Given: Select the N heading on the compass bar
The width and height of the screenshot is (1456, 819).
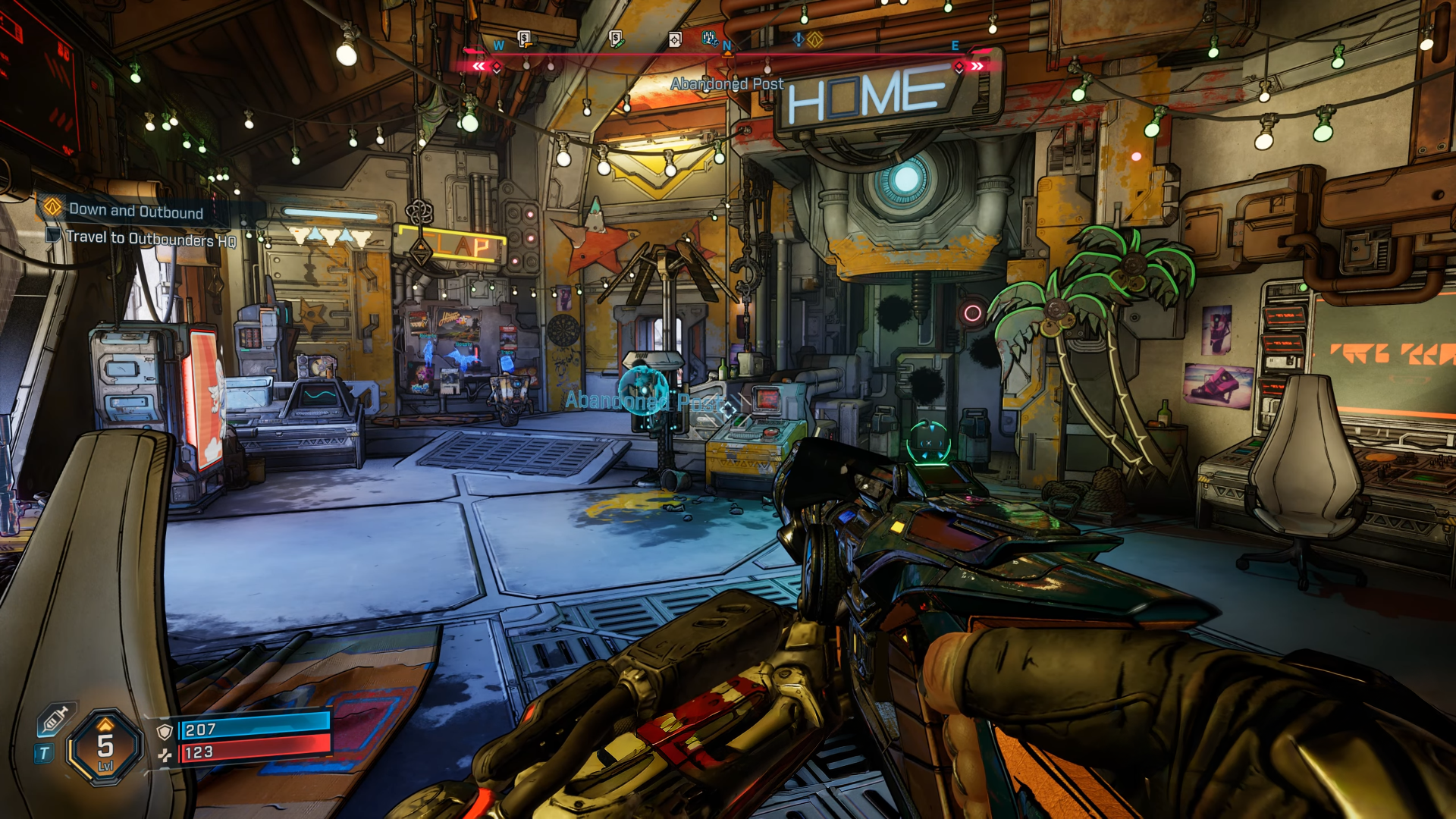Looking at the screenshot, I should [726, 44].
